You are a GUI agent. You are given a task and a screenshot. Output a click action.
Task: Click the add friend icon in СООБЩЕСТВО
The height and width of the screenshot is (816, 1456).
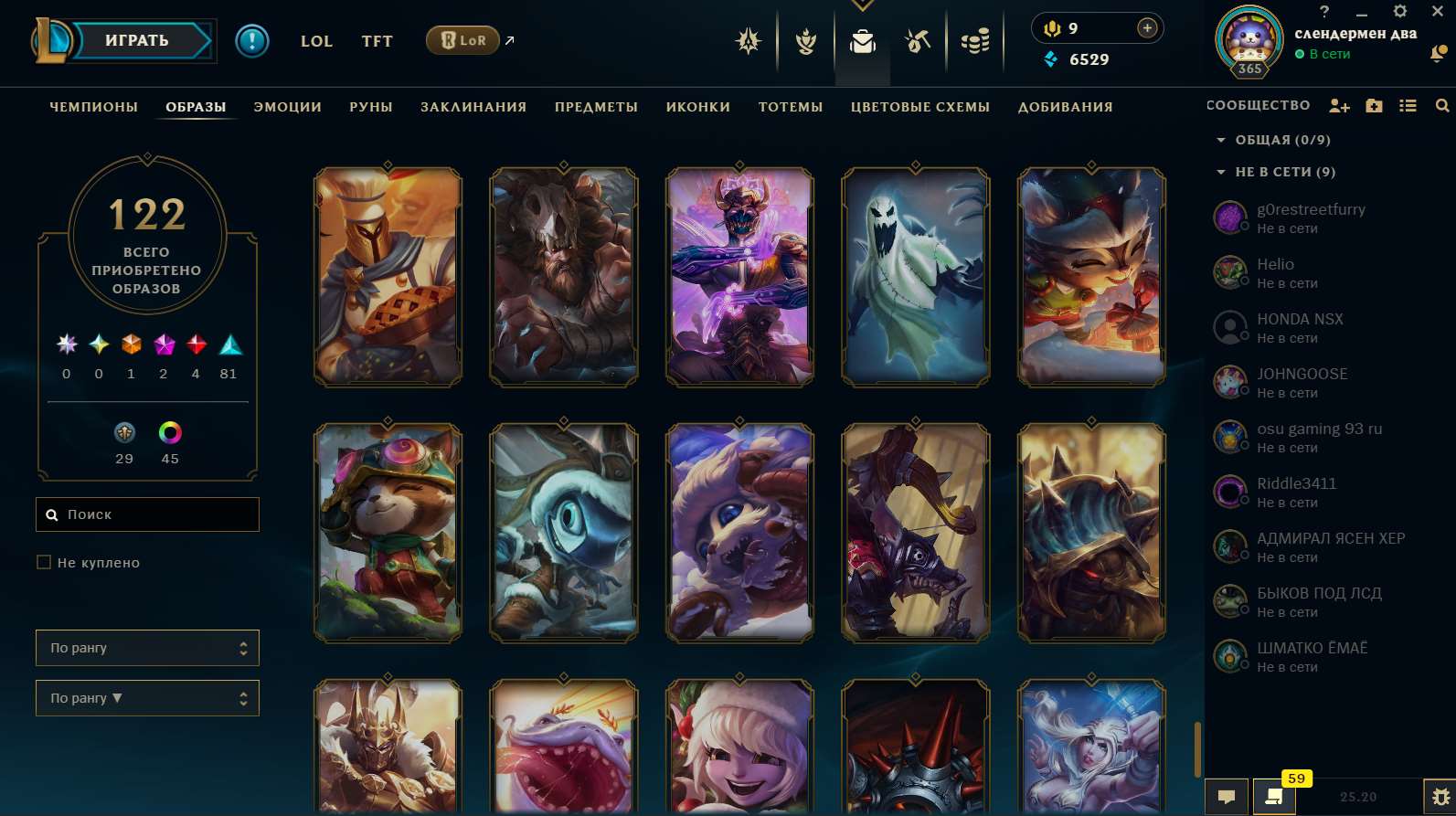(x=1338, y=105)
